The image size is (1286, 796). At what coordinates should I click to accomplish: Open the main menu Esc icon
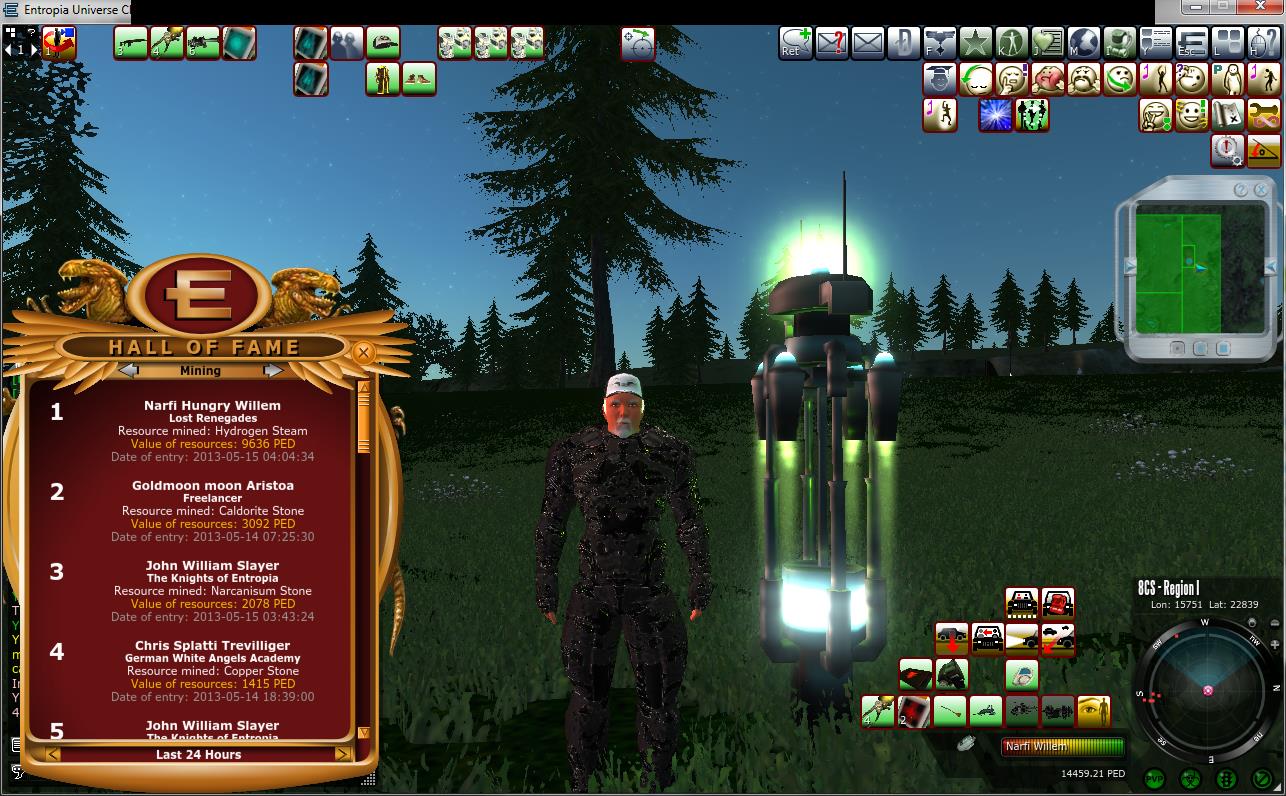pyautogui.click(x=1191, y=43)
